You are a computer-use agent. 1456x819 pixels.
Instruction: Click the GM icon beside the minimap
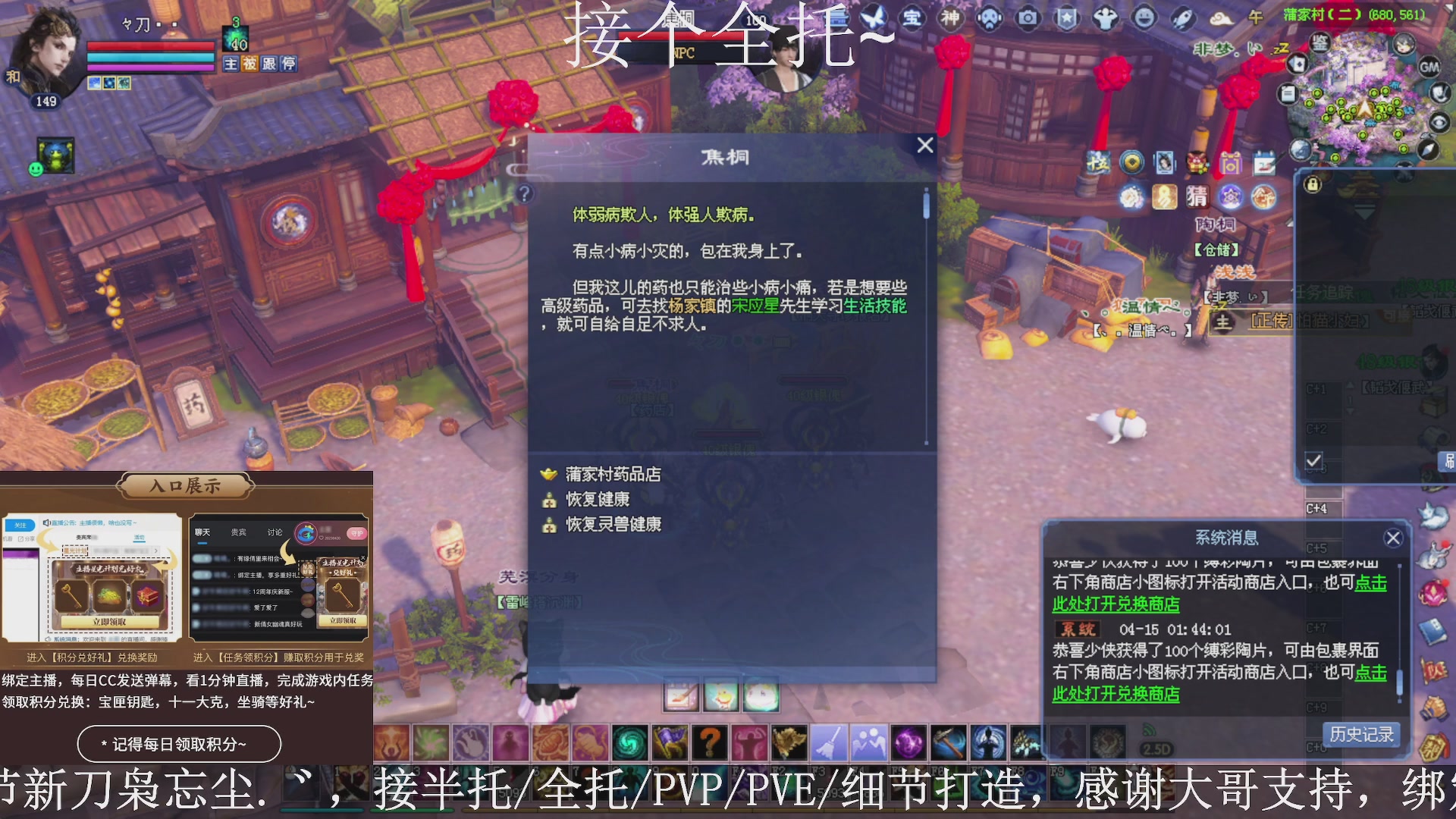click(x=1429, y=67)
